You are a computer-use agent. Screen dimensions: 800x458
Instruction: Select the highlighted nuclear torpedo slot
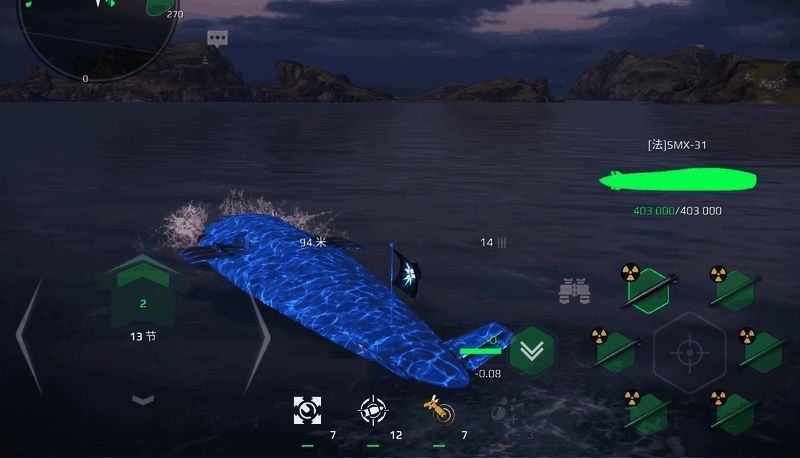[646, 291]
